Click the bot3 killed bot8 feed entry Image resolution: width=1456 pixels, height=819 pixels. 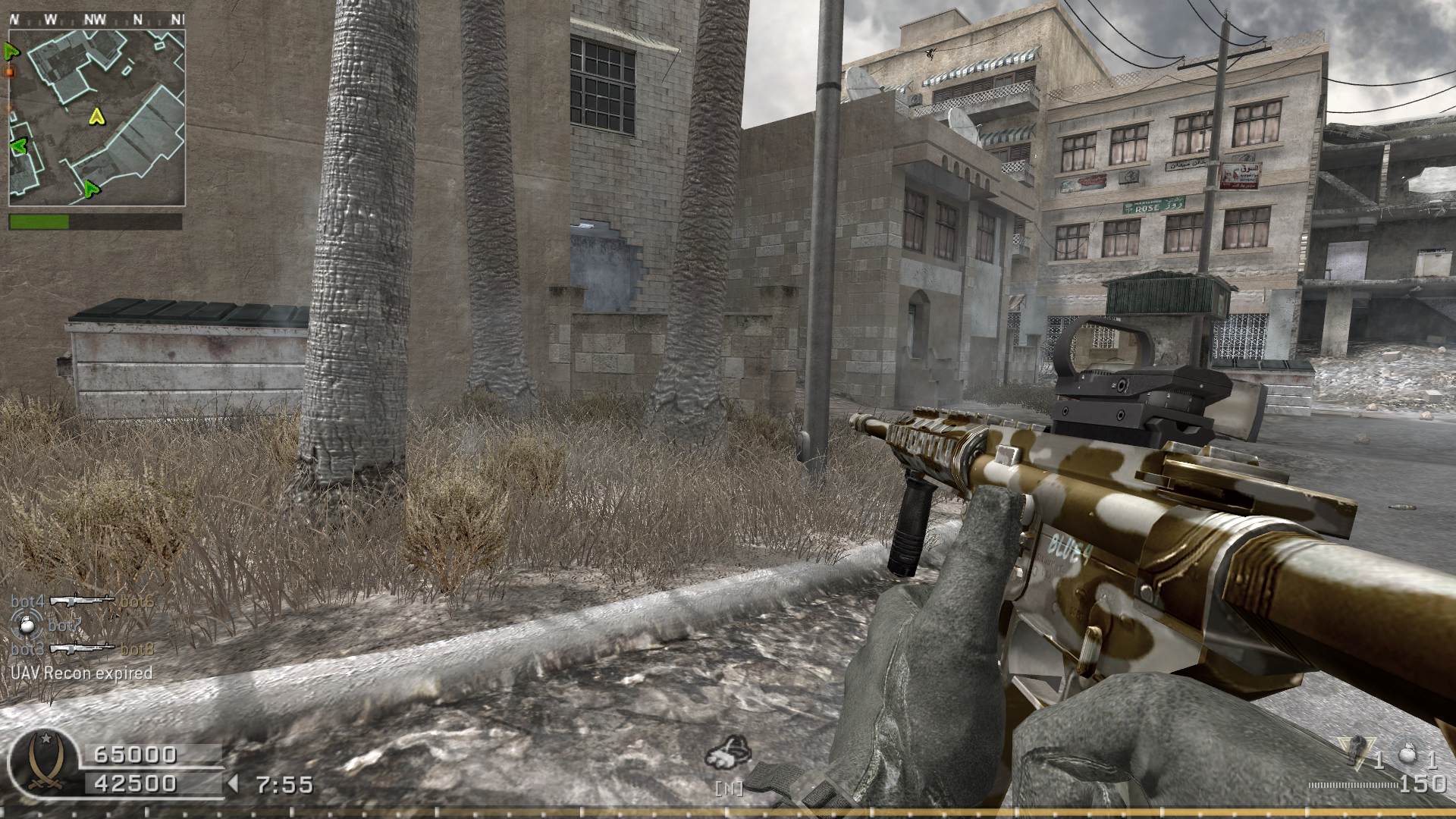pyautogui.click(x=82, y=649)
